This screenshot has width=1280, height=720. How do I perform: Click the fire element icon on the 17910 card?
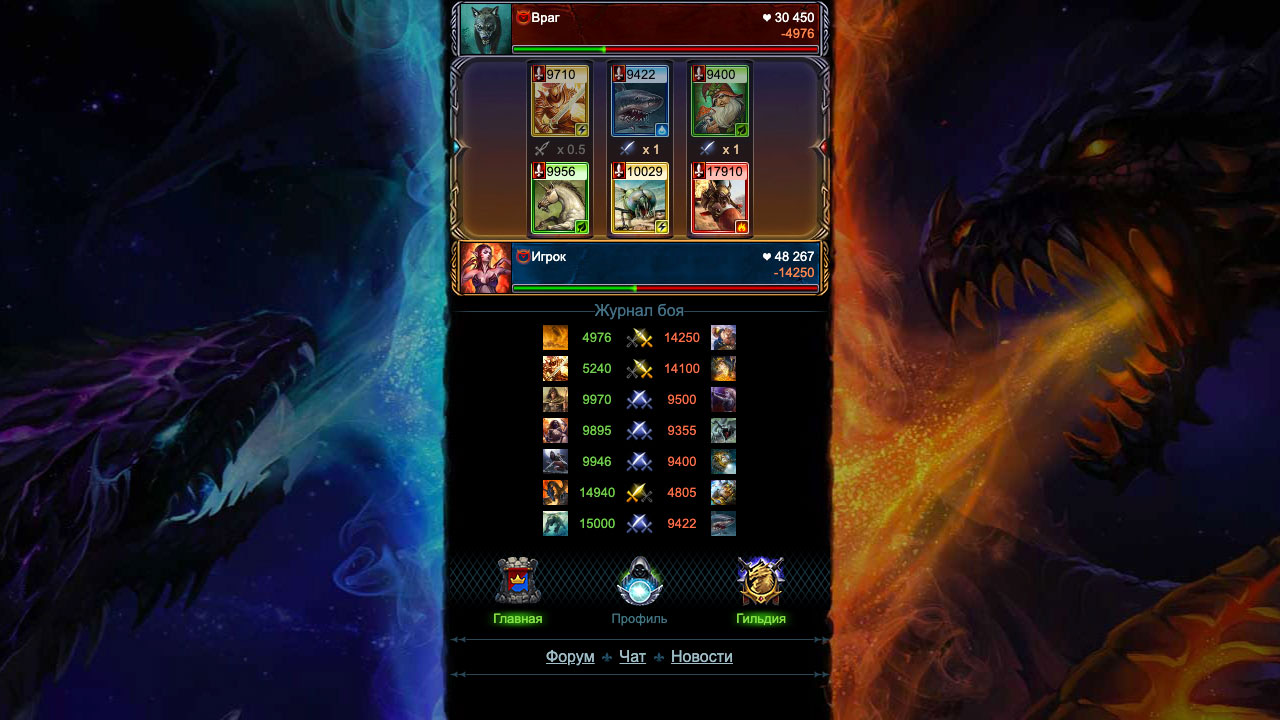tap(741, 226)
